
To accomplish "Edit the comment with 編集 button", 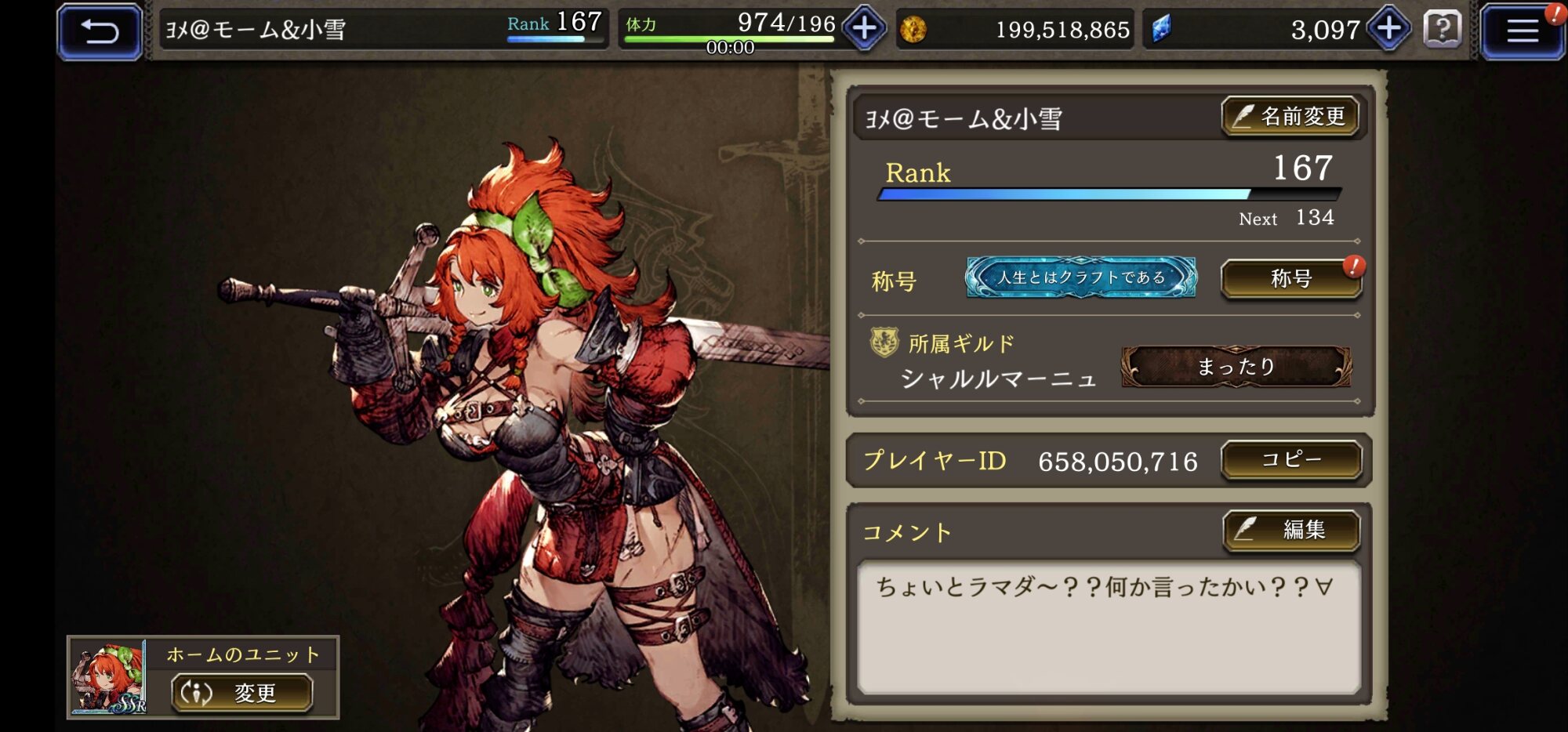I will (1291, 531).
